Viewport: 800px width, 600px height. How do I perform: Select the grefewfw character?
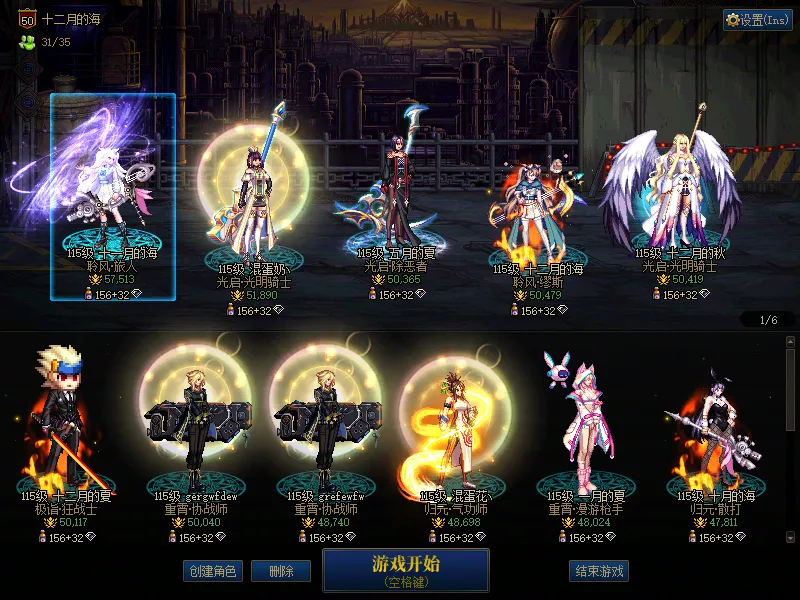[327, 425]
